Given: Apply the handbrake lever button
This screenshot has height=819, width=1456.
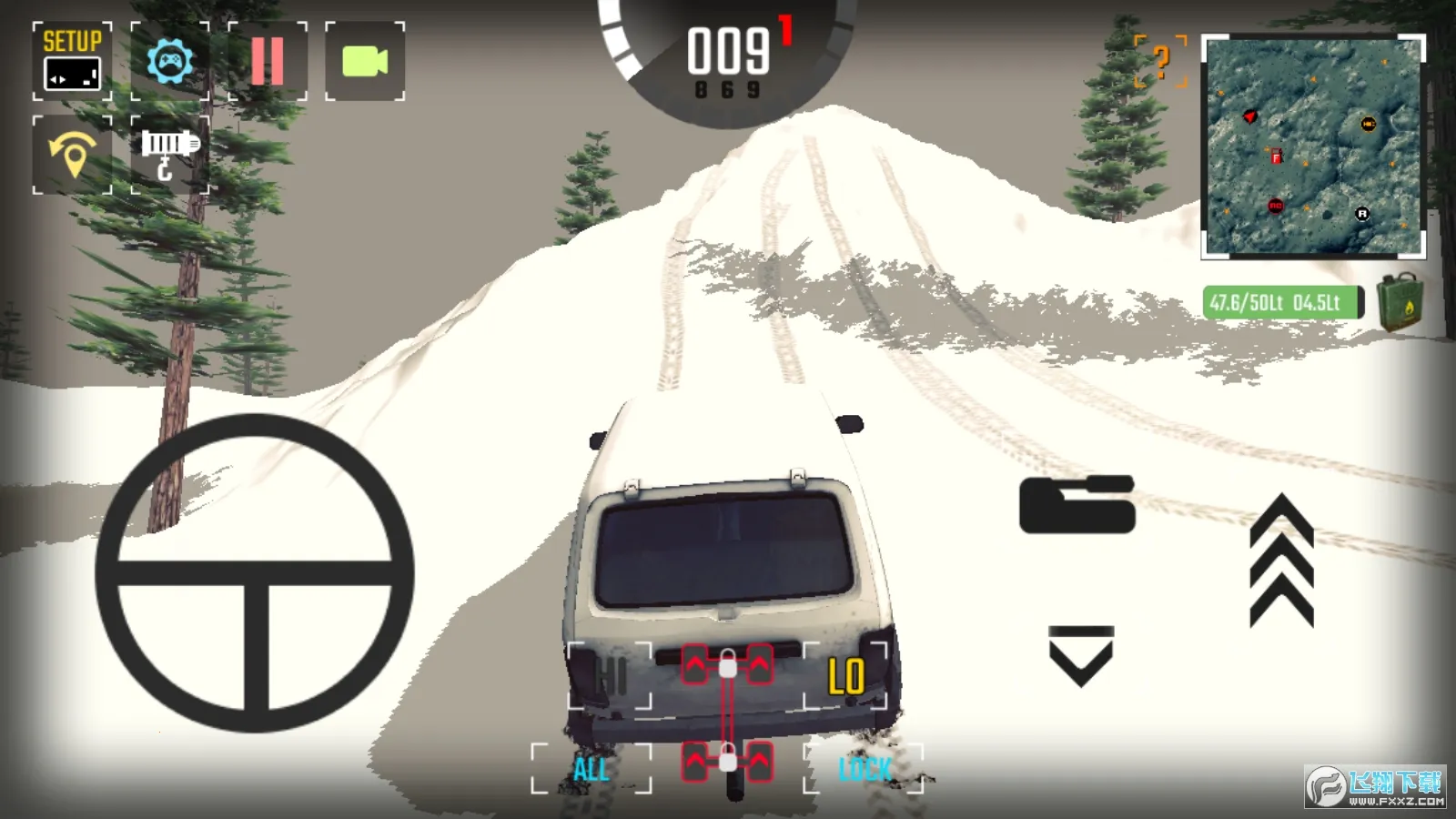Looking at the screenshot, I should pos(1077,504).
